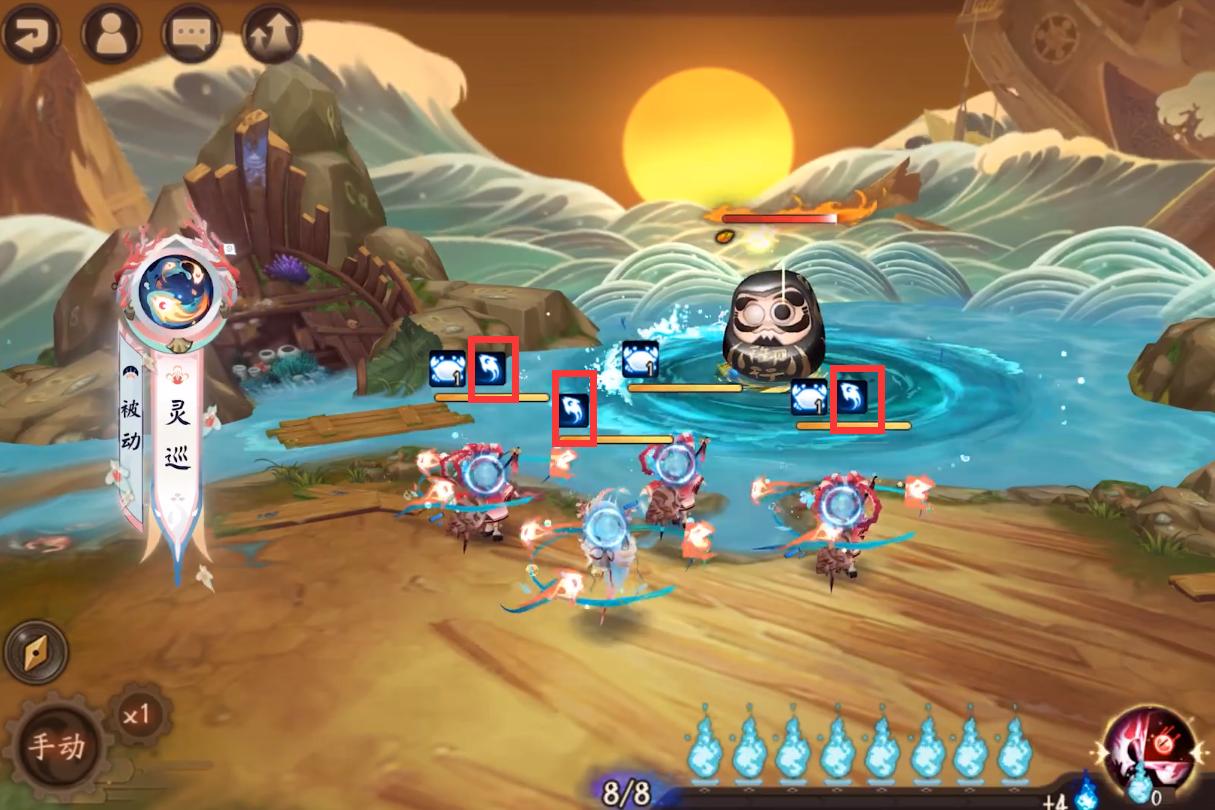
Task: Click the double up-arrow button
Action: click(x=271, y=33)
